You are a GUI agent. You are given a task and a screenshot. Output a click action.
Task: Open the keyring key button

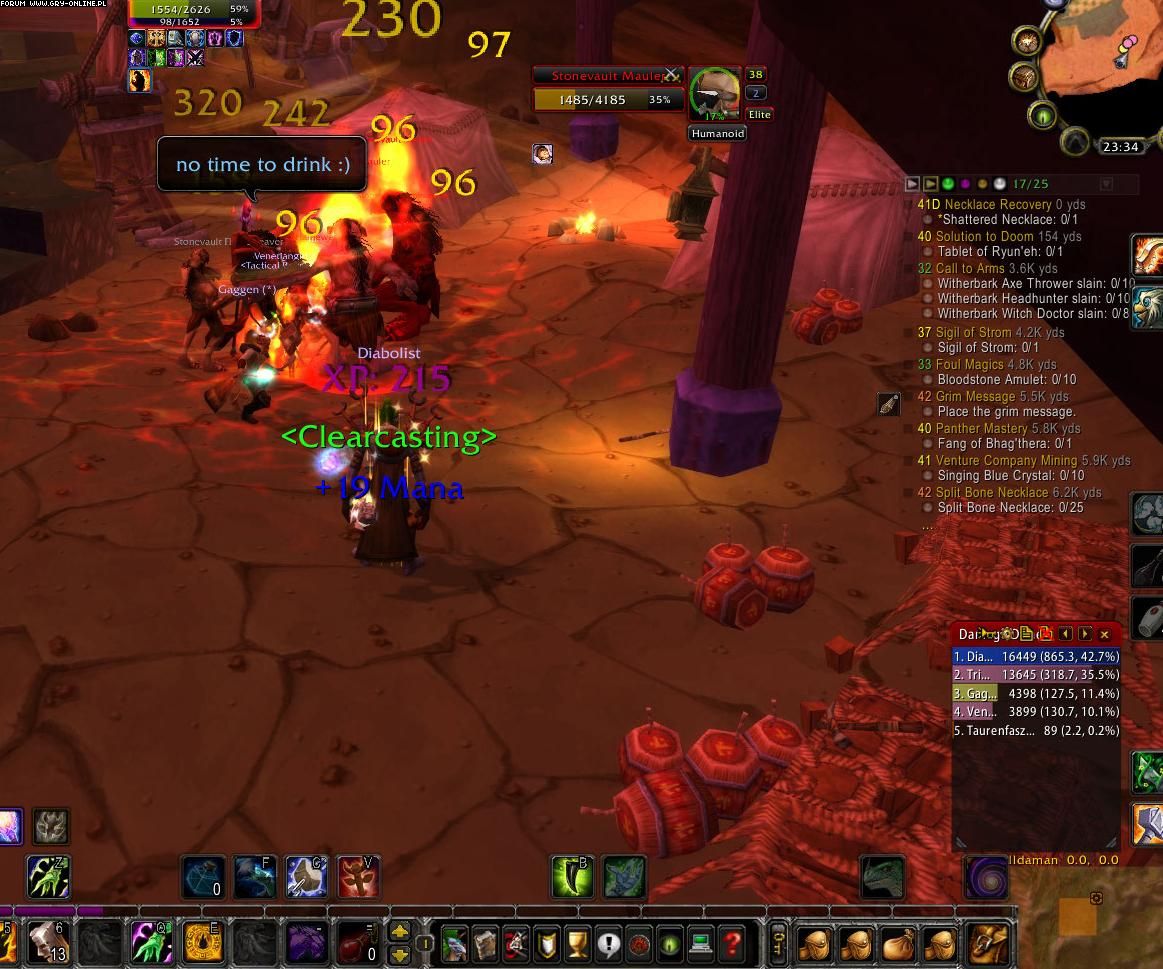tap(780, 943)
